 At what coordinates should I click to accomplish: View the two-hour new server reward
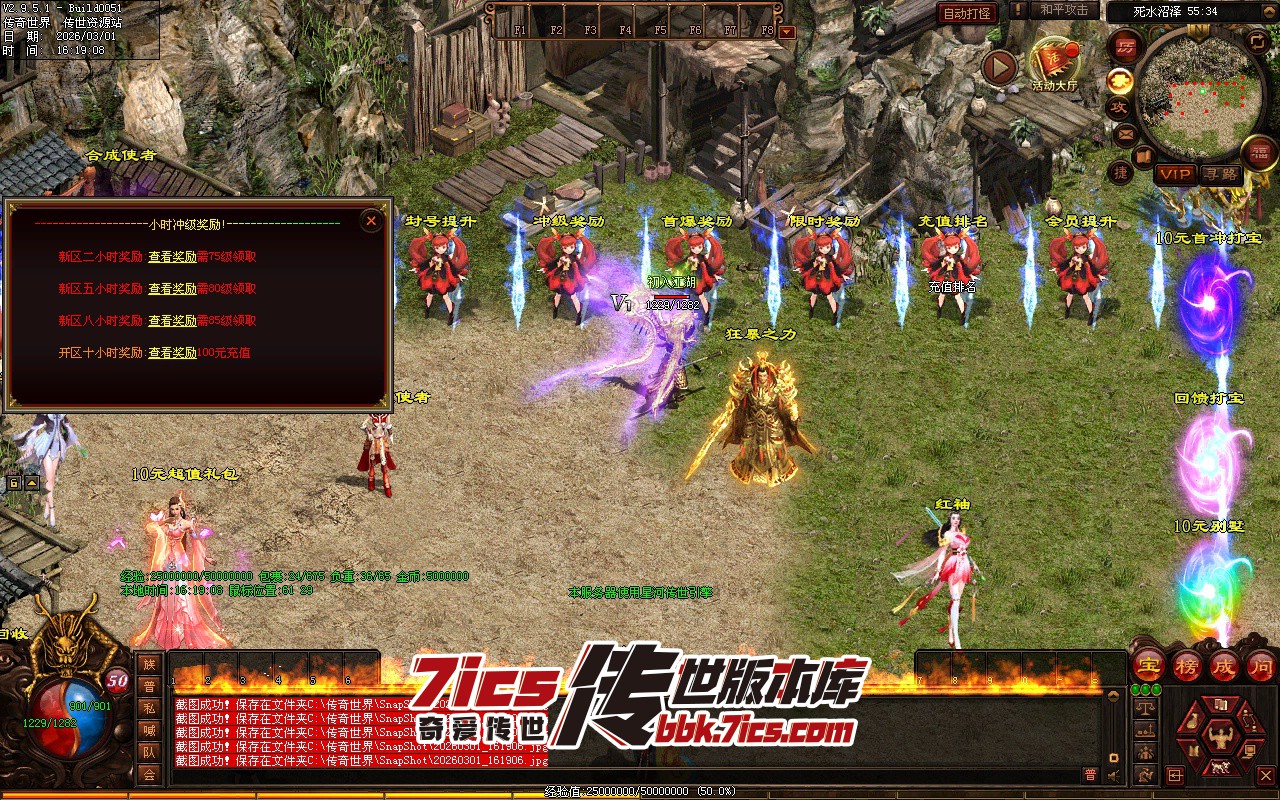click(172, 257)
